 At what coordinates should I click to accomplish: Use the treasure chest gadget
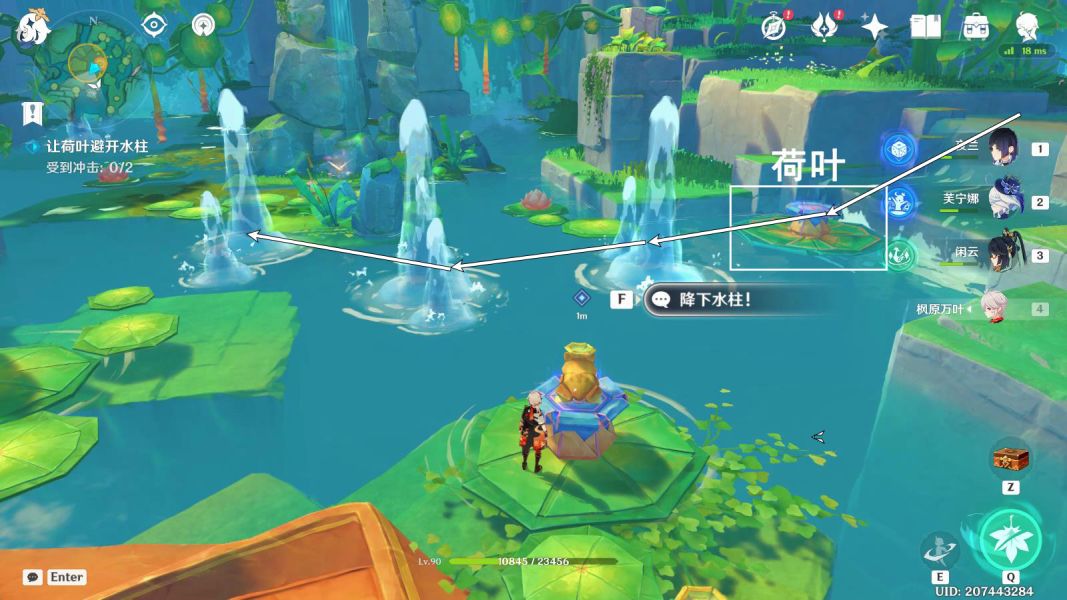(1010, 459)
